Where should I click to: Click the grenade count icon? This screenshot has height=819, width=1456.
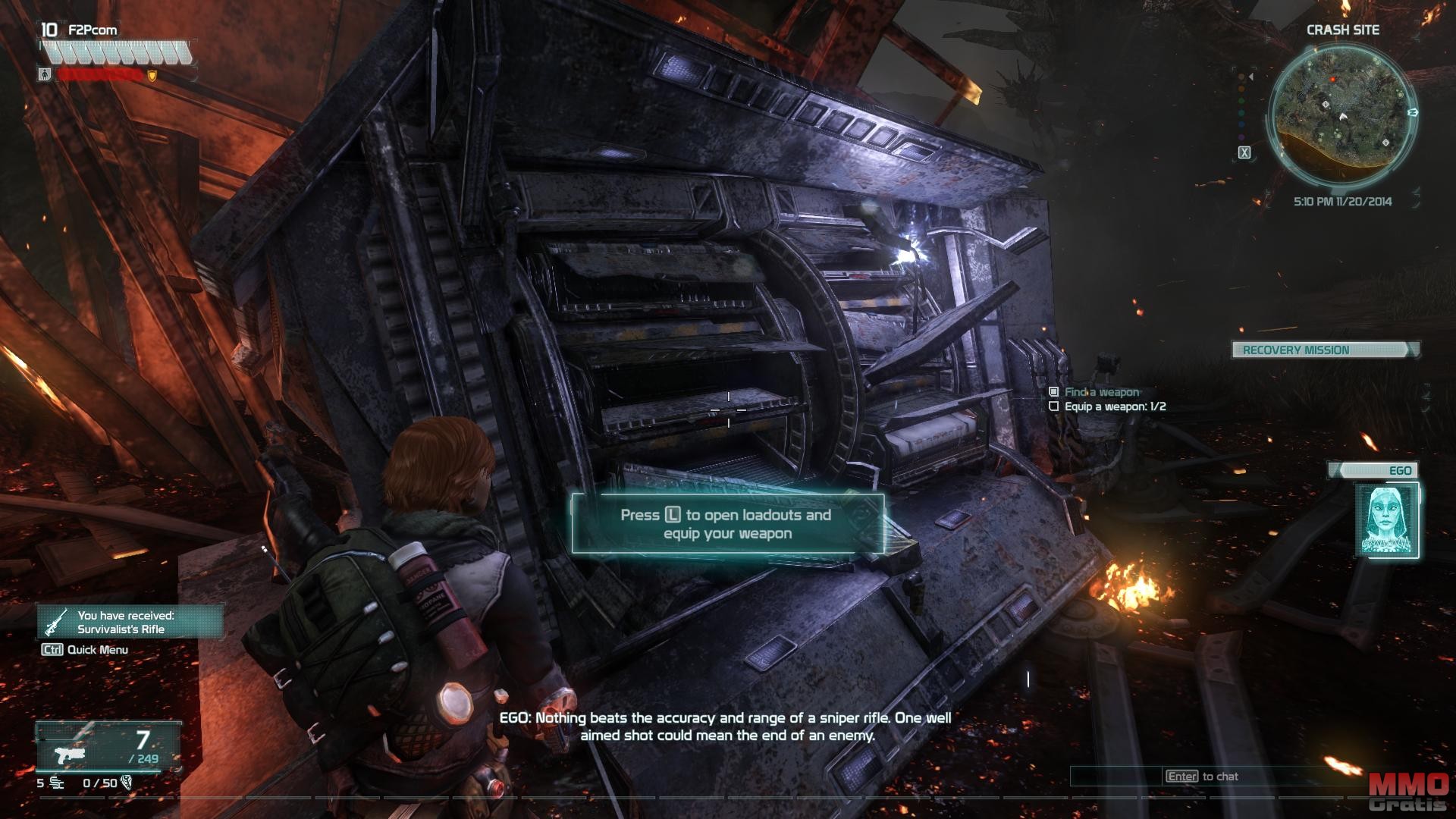pos(55,783)
